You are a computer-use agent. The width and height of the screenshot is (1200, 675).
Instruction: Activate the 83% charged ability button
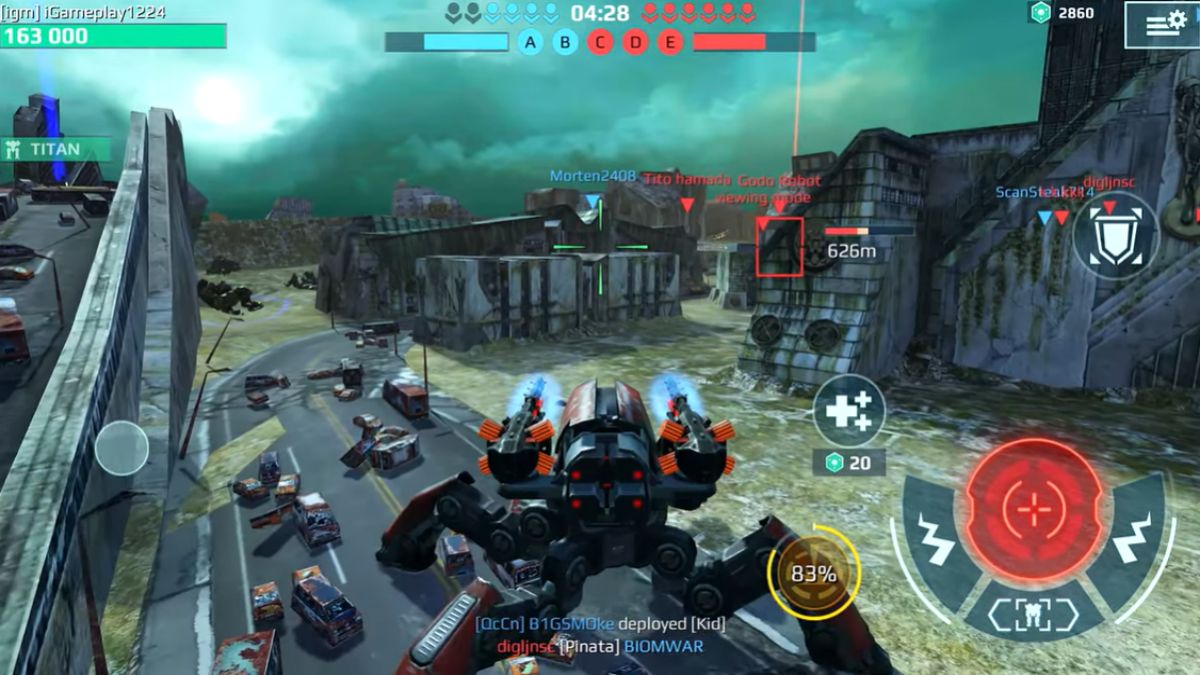813,574
